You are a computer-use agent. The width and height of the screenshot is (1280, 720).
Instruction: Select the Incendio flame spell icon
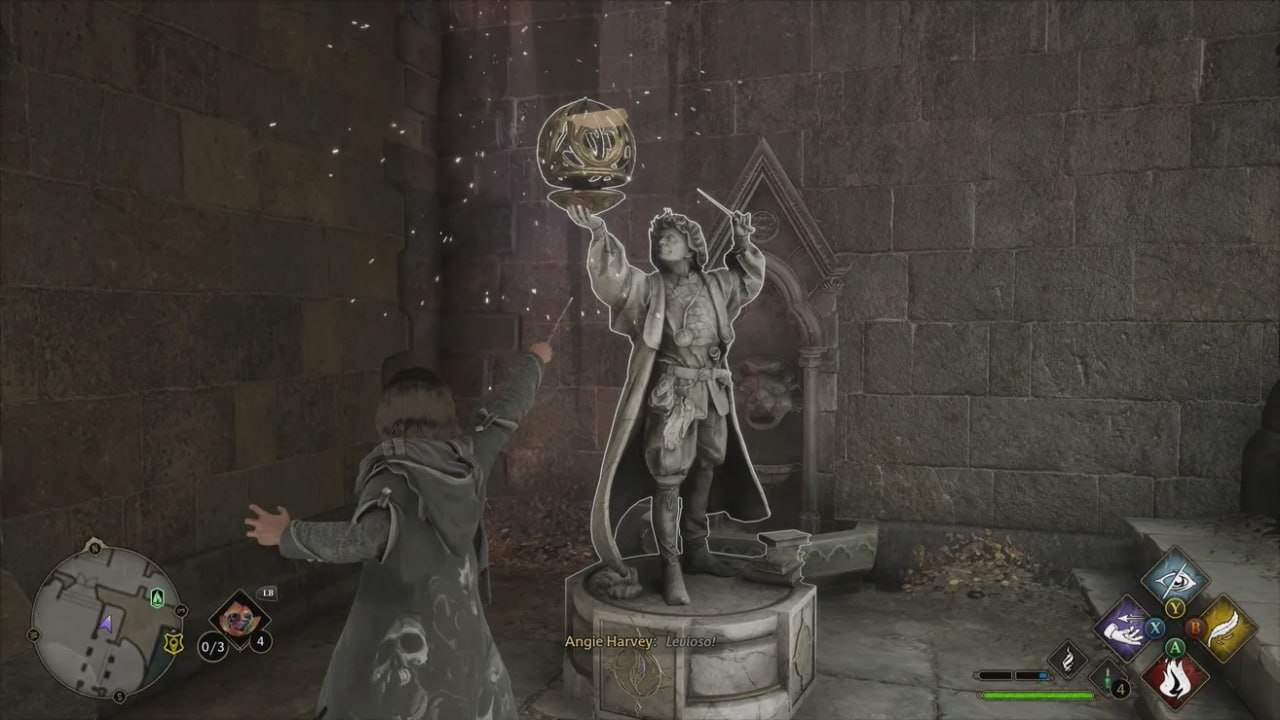pos(1176,678)
